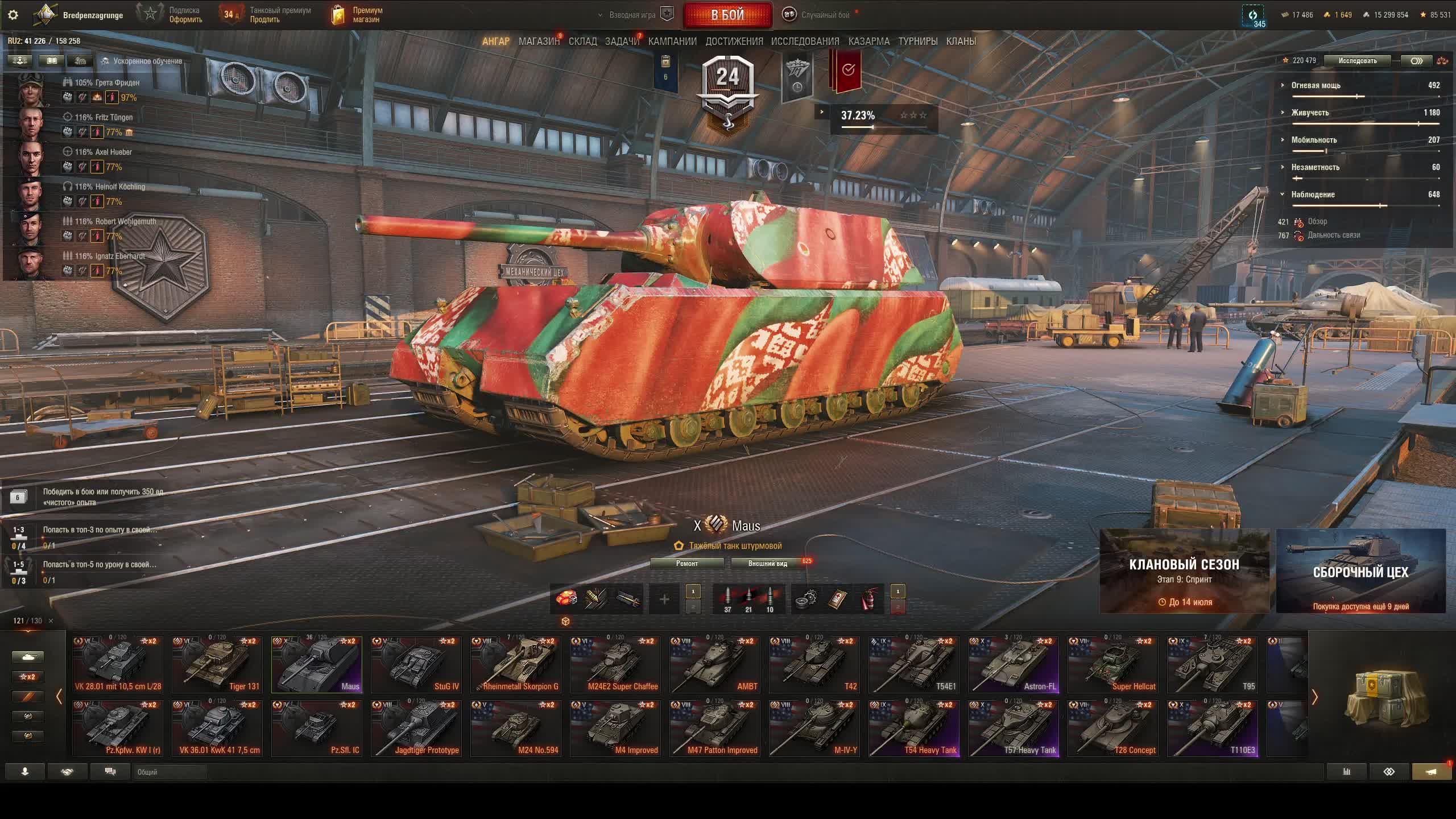Select the Tiger 131 tank in carousel
Screen dimensions: 1456x819
point(217,664)
